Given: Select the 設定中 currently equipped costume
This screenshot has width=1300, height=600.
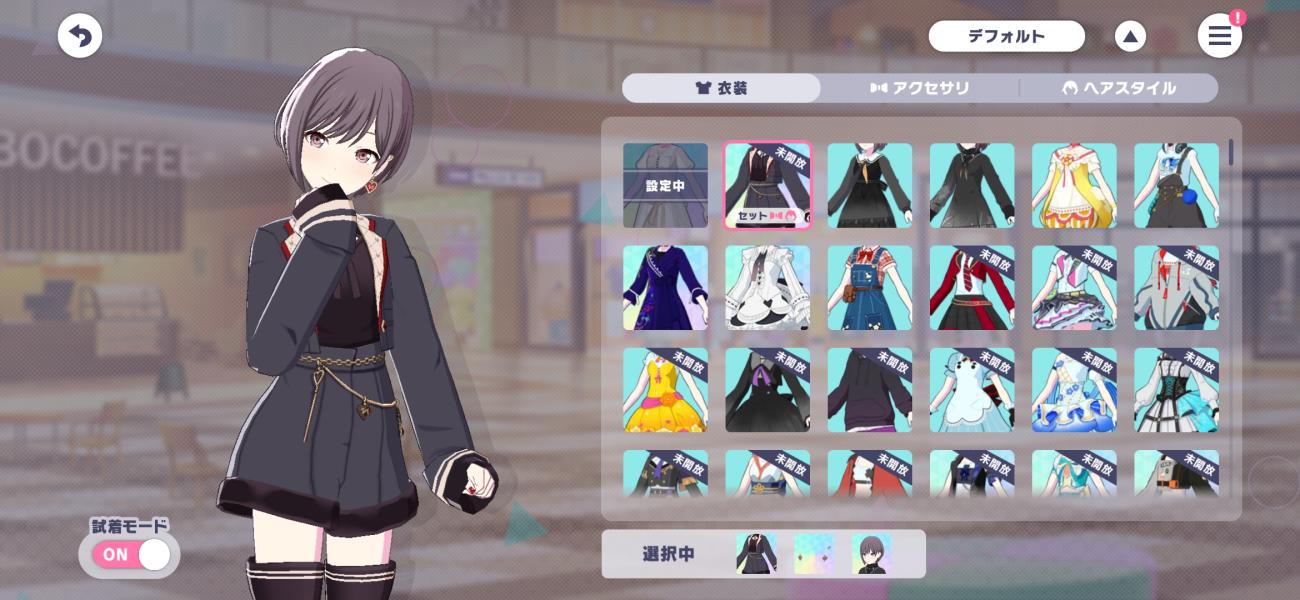Looking at the screenshot, I should 665,186.
